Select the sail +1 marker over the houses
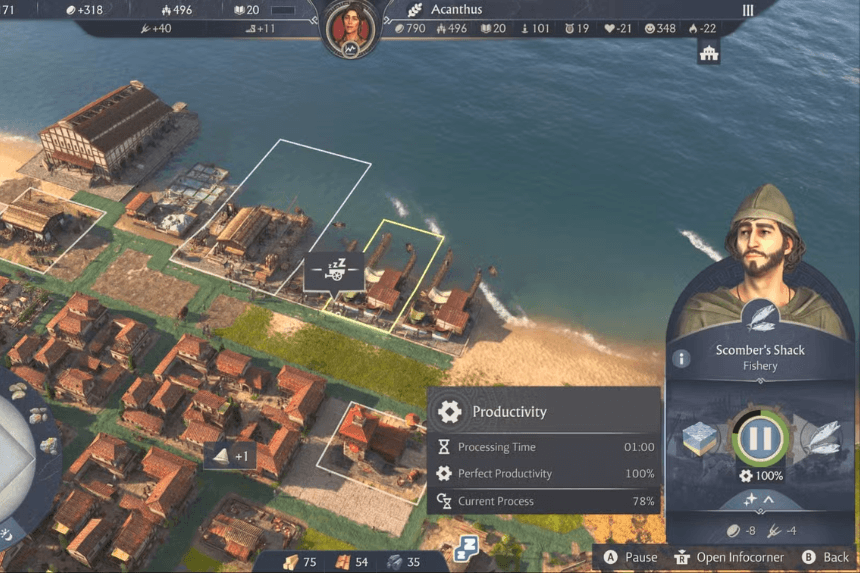The image size is (860, 573). pos(229,457)
